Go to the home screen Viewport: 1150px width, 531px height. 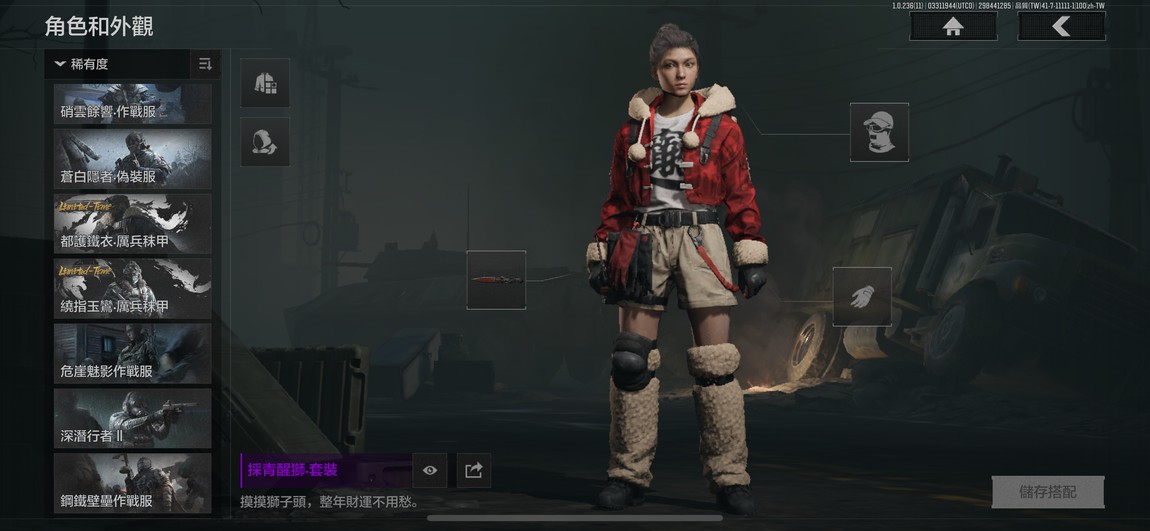952,27
